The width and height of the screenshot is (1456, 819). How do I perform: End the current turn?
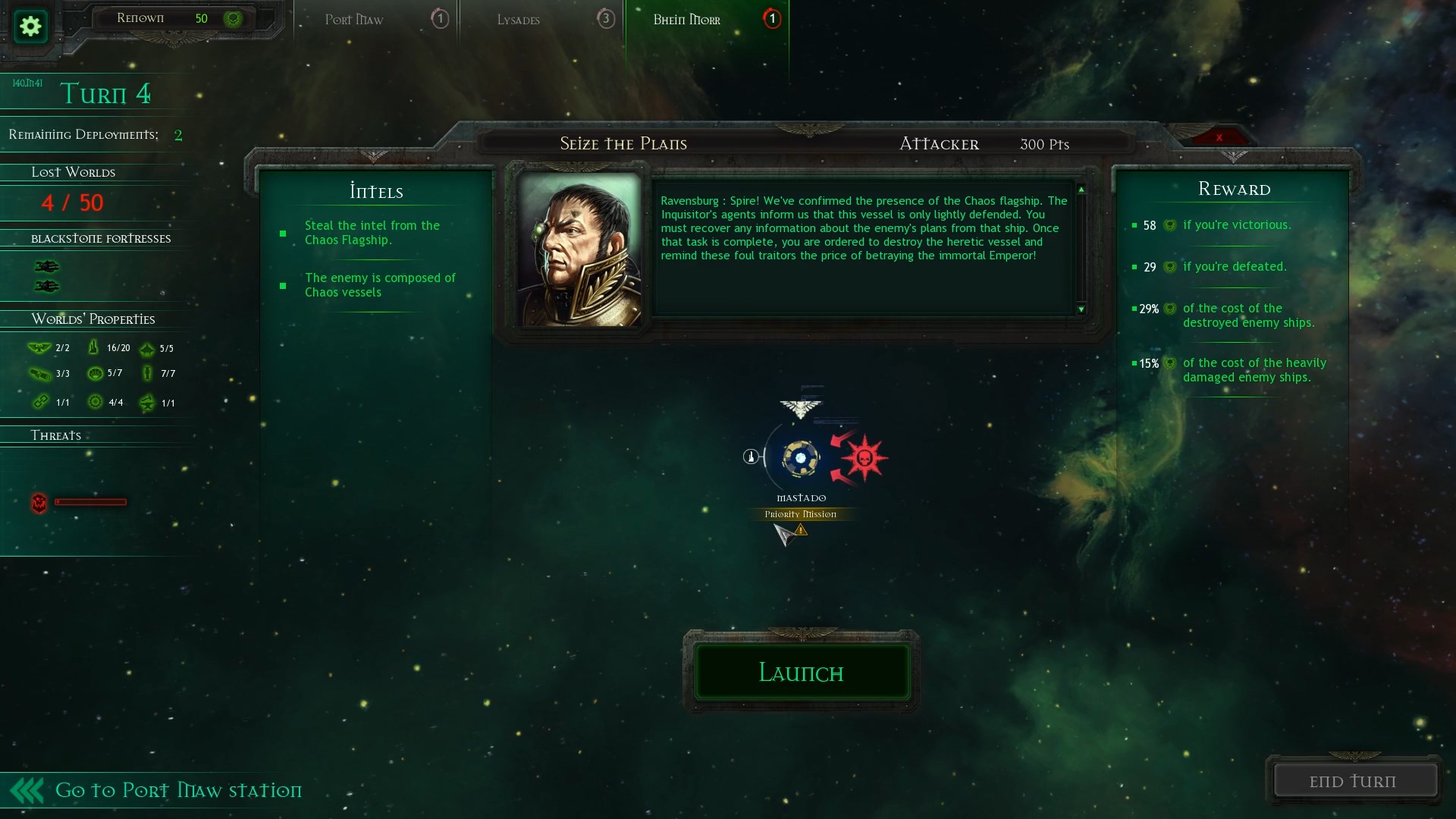coord(1354,780)
